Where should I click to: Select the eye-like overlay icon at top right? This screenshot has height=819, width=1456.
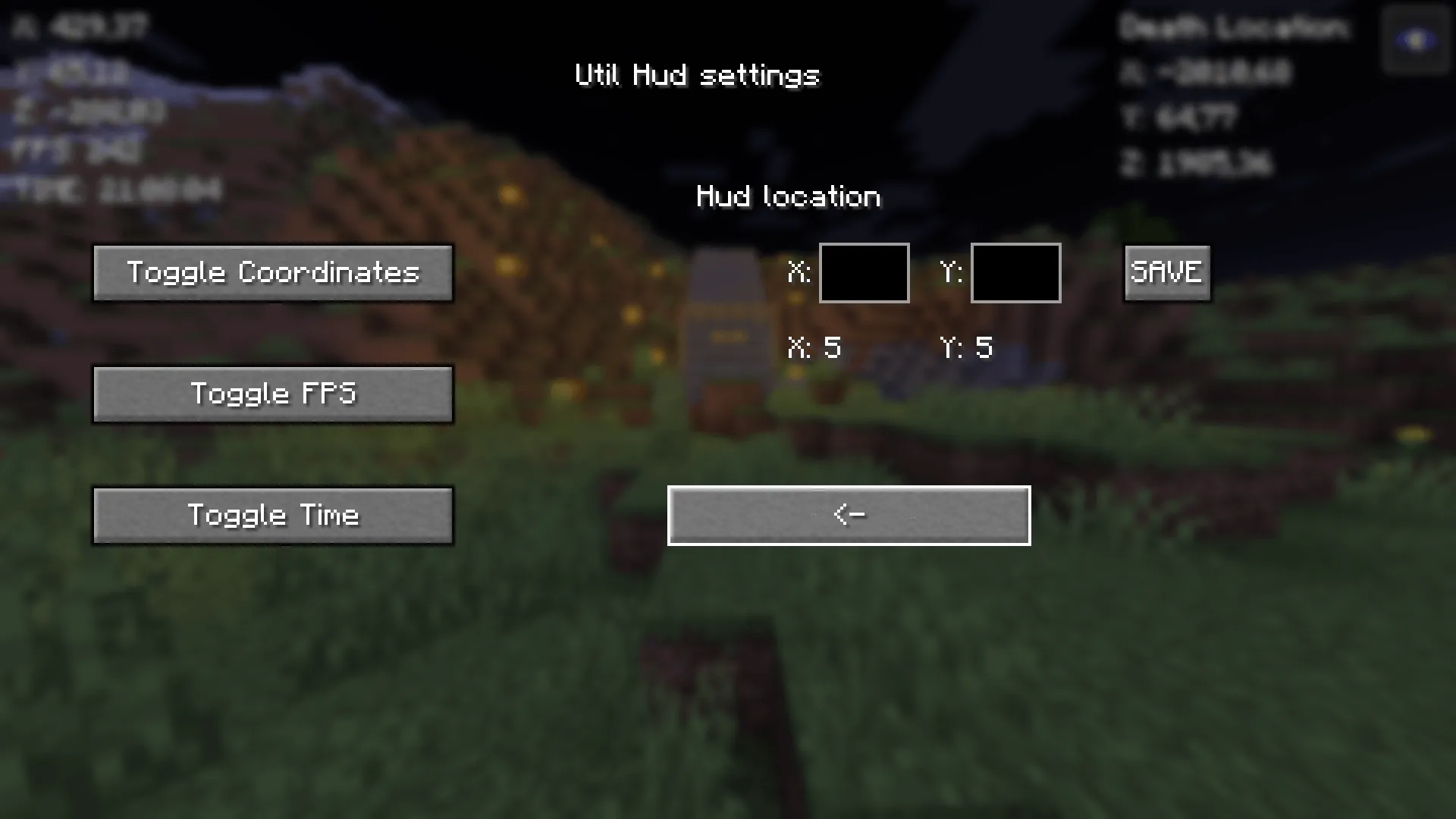(1415, 39)
